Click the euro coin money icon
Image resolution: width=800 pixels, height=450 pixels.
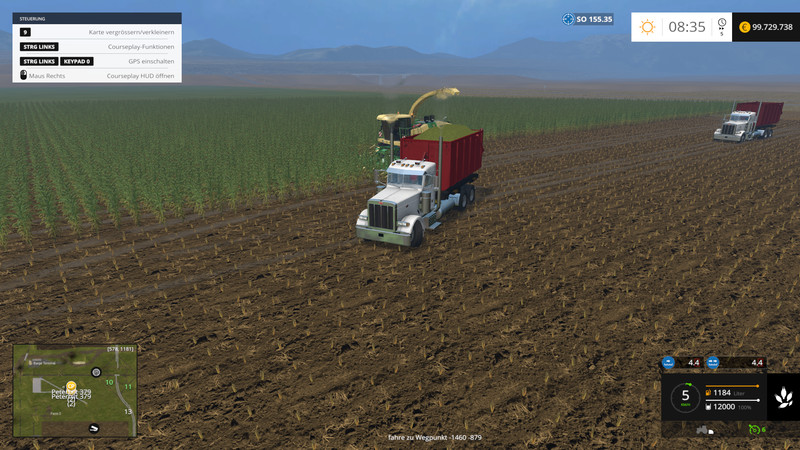pos(744,27)
